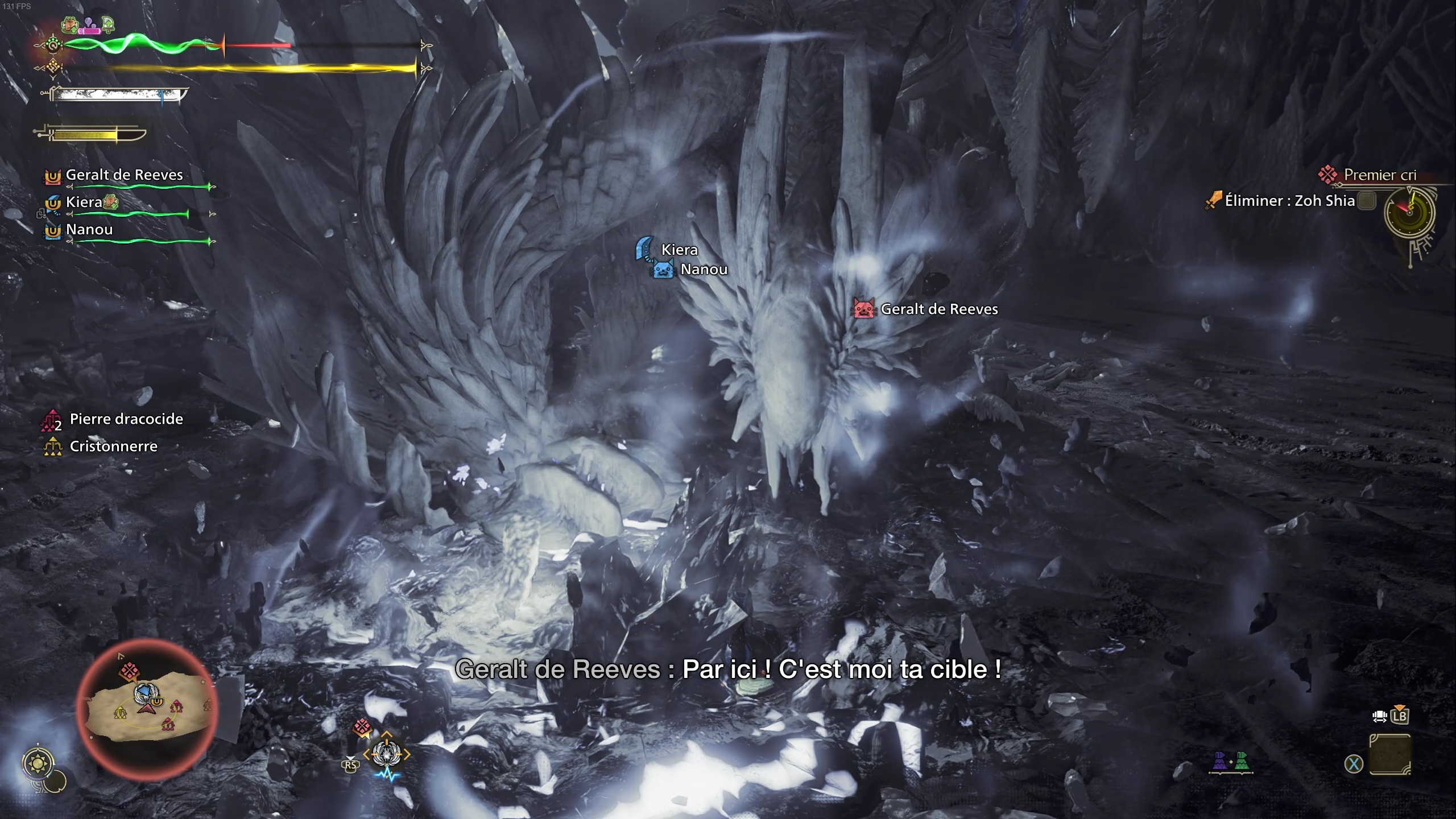Click the Éliminer : Zoh Shia objective

(x=1289, y=201)
